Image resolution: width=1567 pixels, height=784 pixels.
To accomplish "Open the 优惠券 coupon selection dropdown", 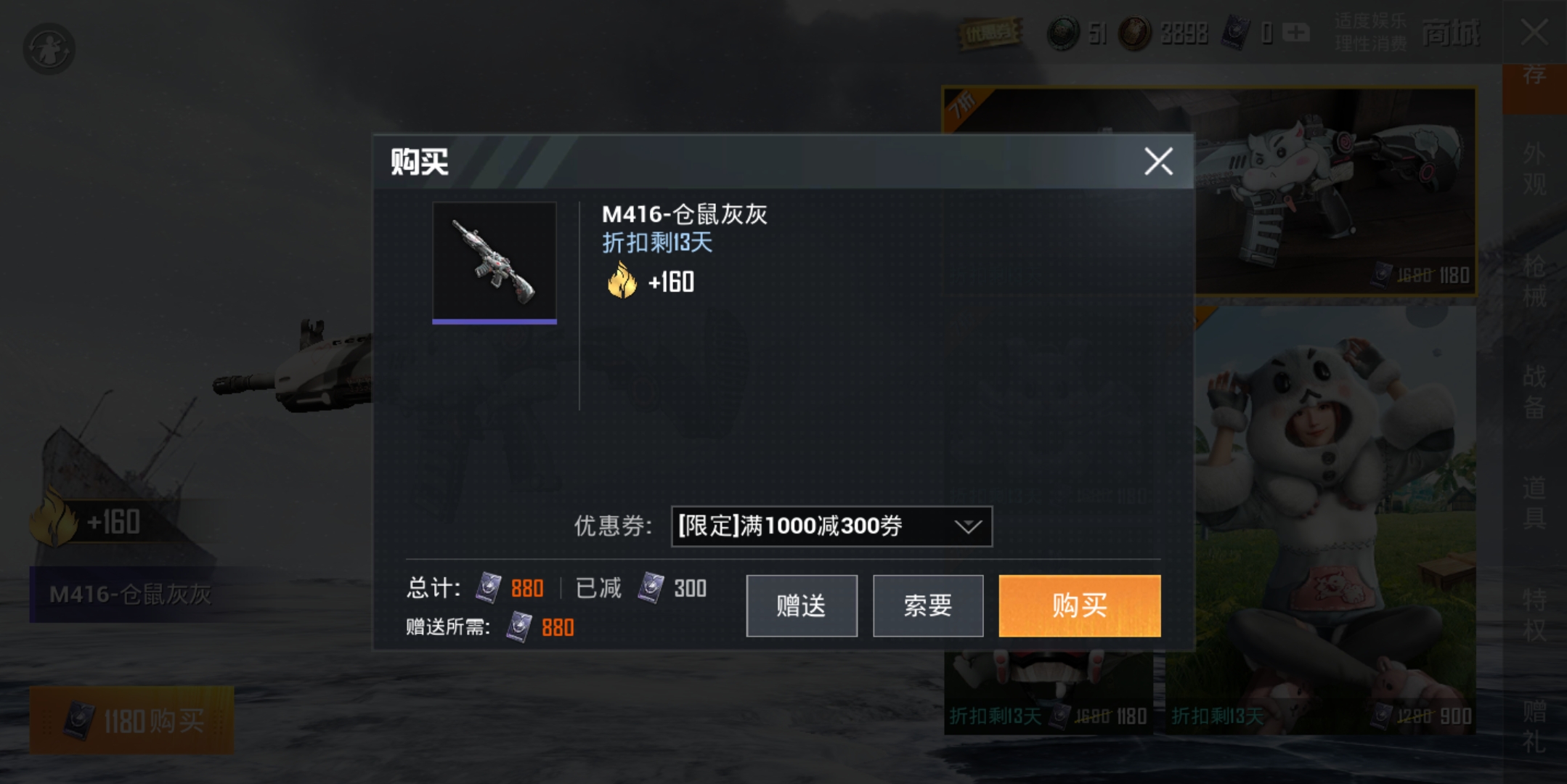I will point(831,526).
